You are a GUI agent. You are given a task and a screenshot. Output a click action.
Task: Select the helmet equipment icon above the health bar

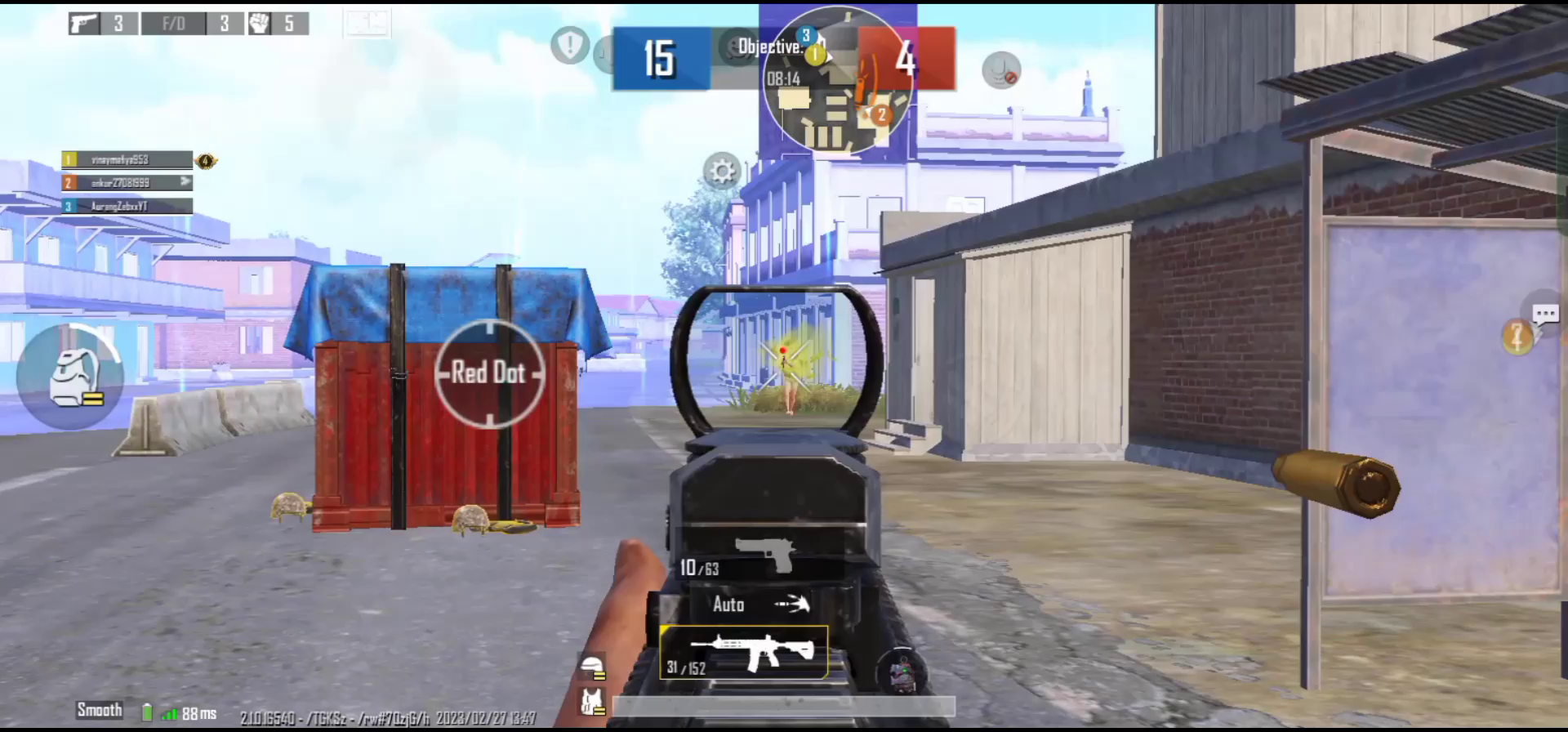coord(592,666)
